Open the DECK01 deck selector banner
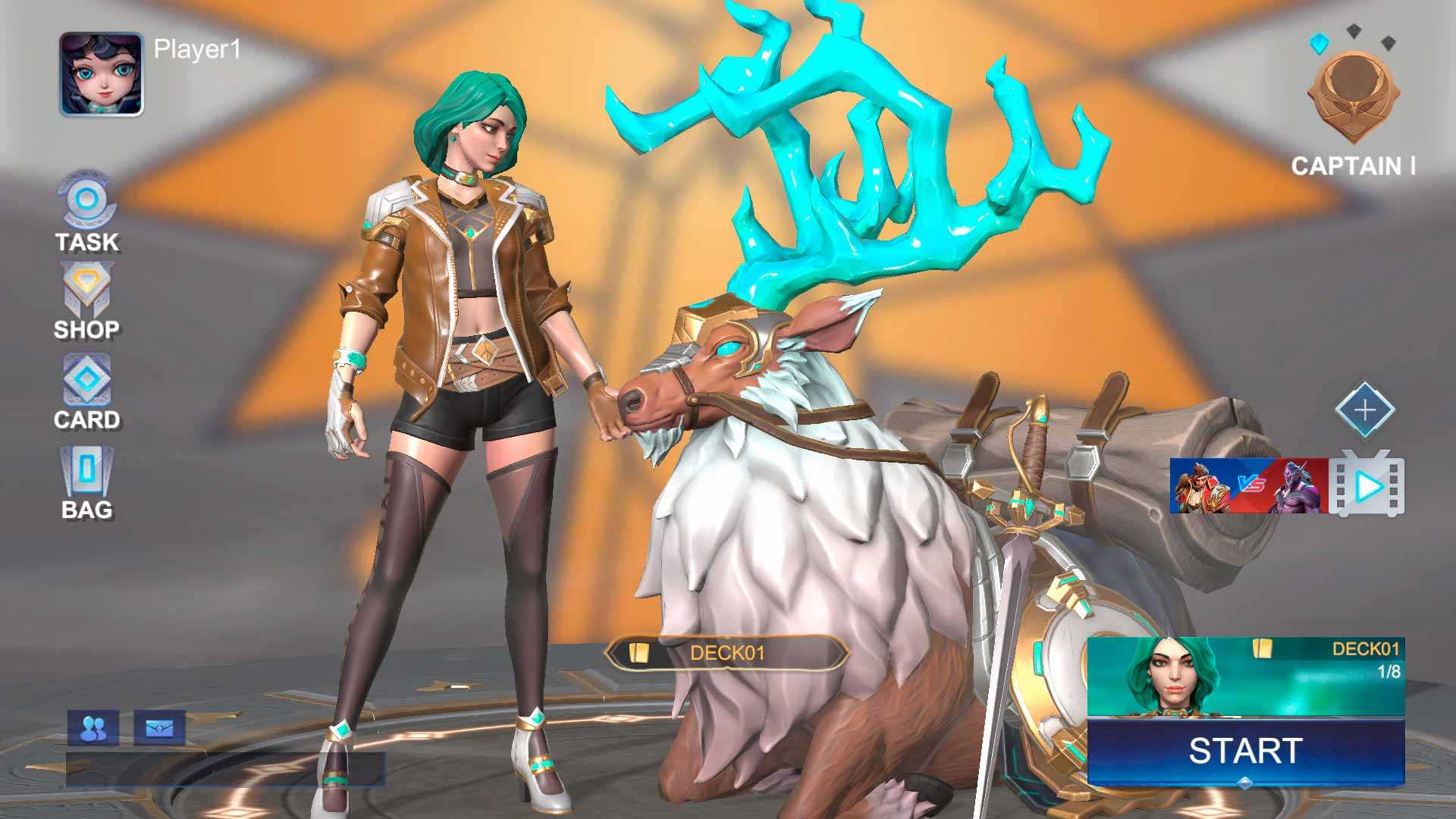 pos(726,653)
